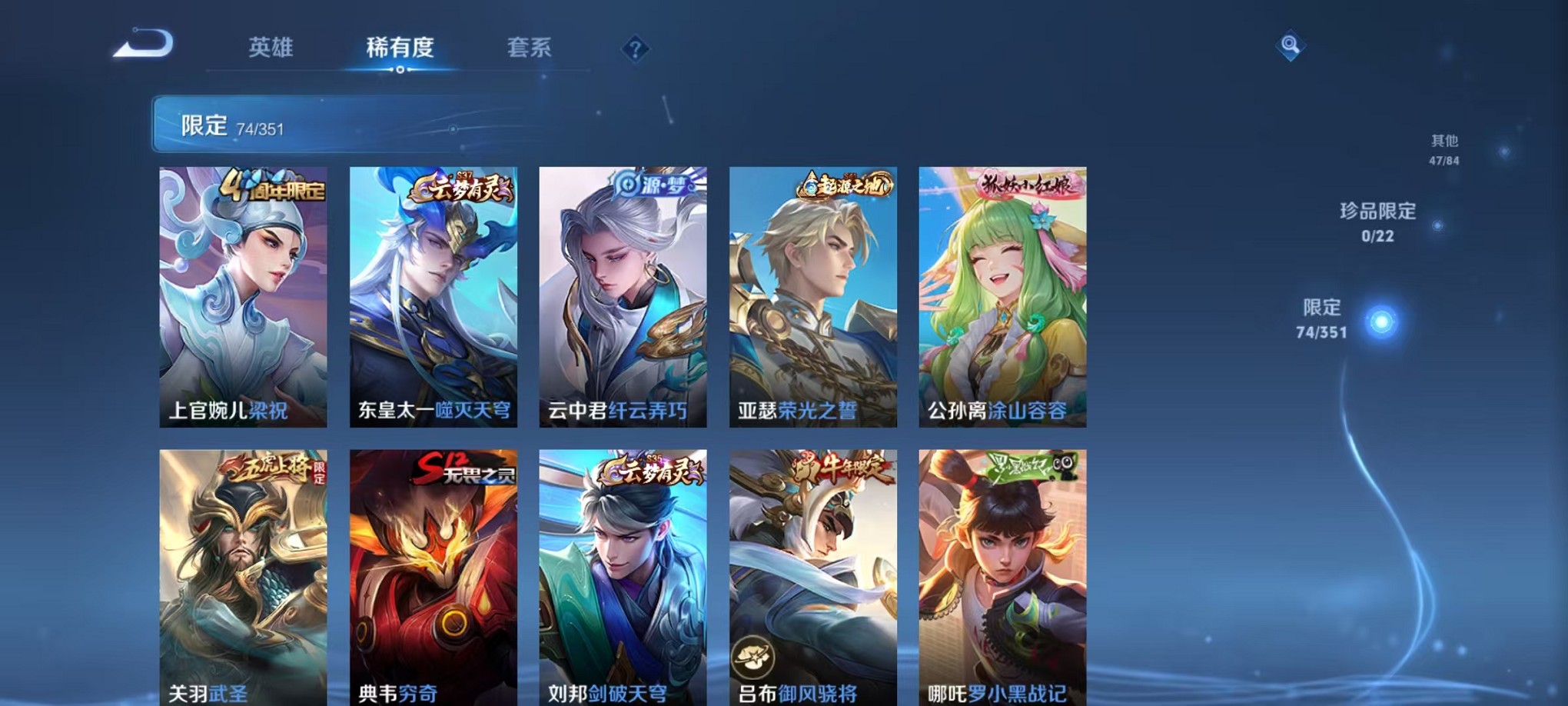This screenshot has height=706, width=1568.
Task: Click the 起源之地 badge on 亚瑟's skin
Action: (844, 185)
